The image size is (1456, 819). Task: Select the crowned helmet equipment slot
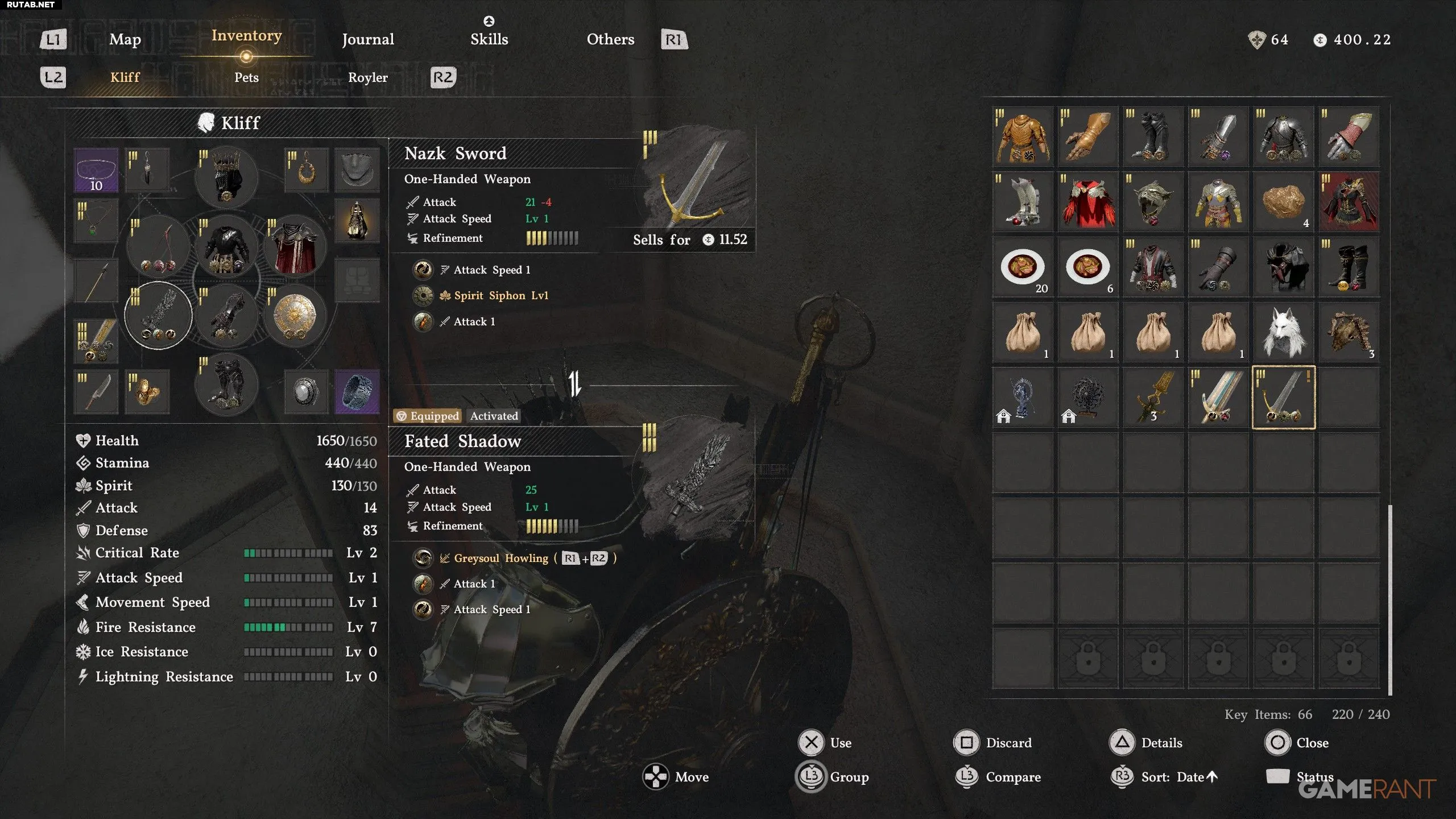(226, 176)
